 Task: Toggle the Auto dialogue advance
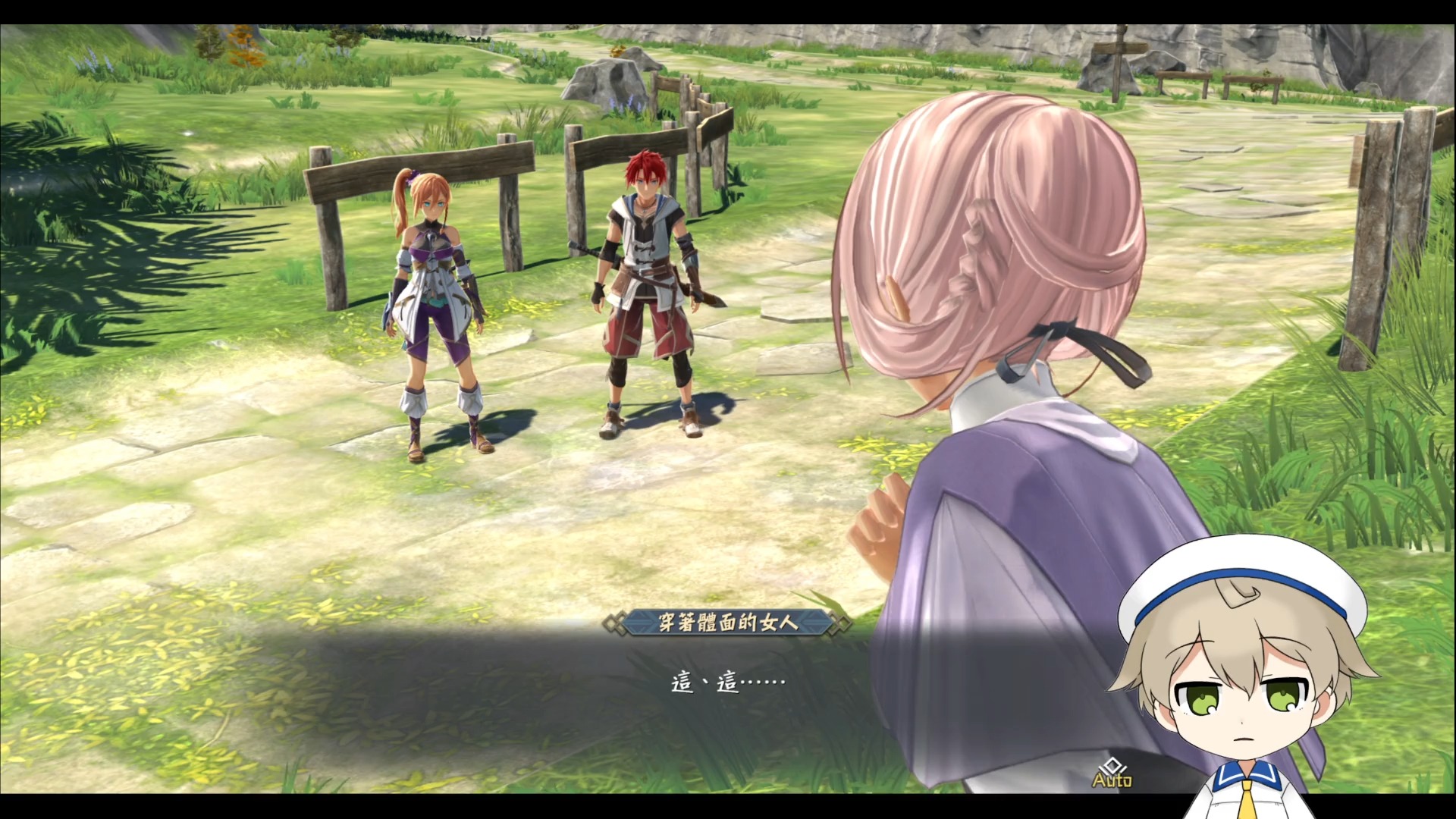[1112, 773]
